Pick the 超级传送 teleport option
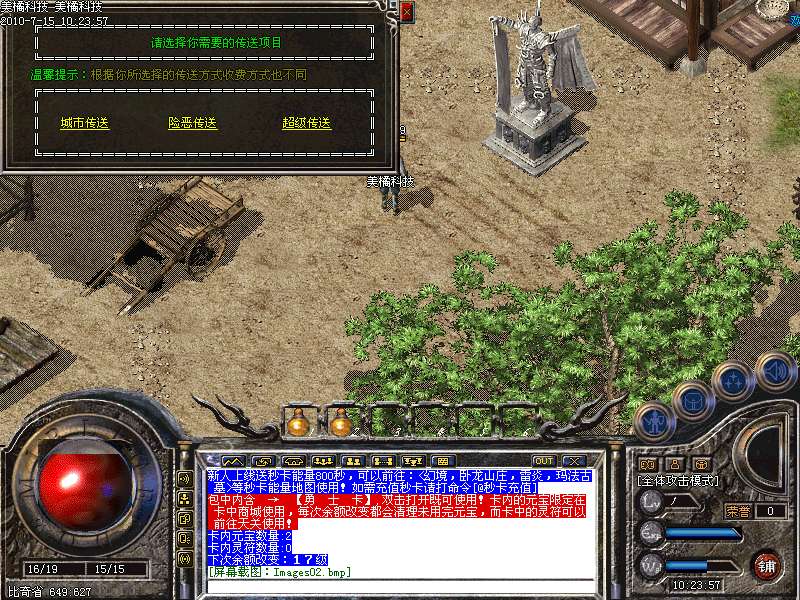Image resolution: width=800 pixels, height=600 pixels. [306, 123]
